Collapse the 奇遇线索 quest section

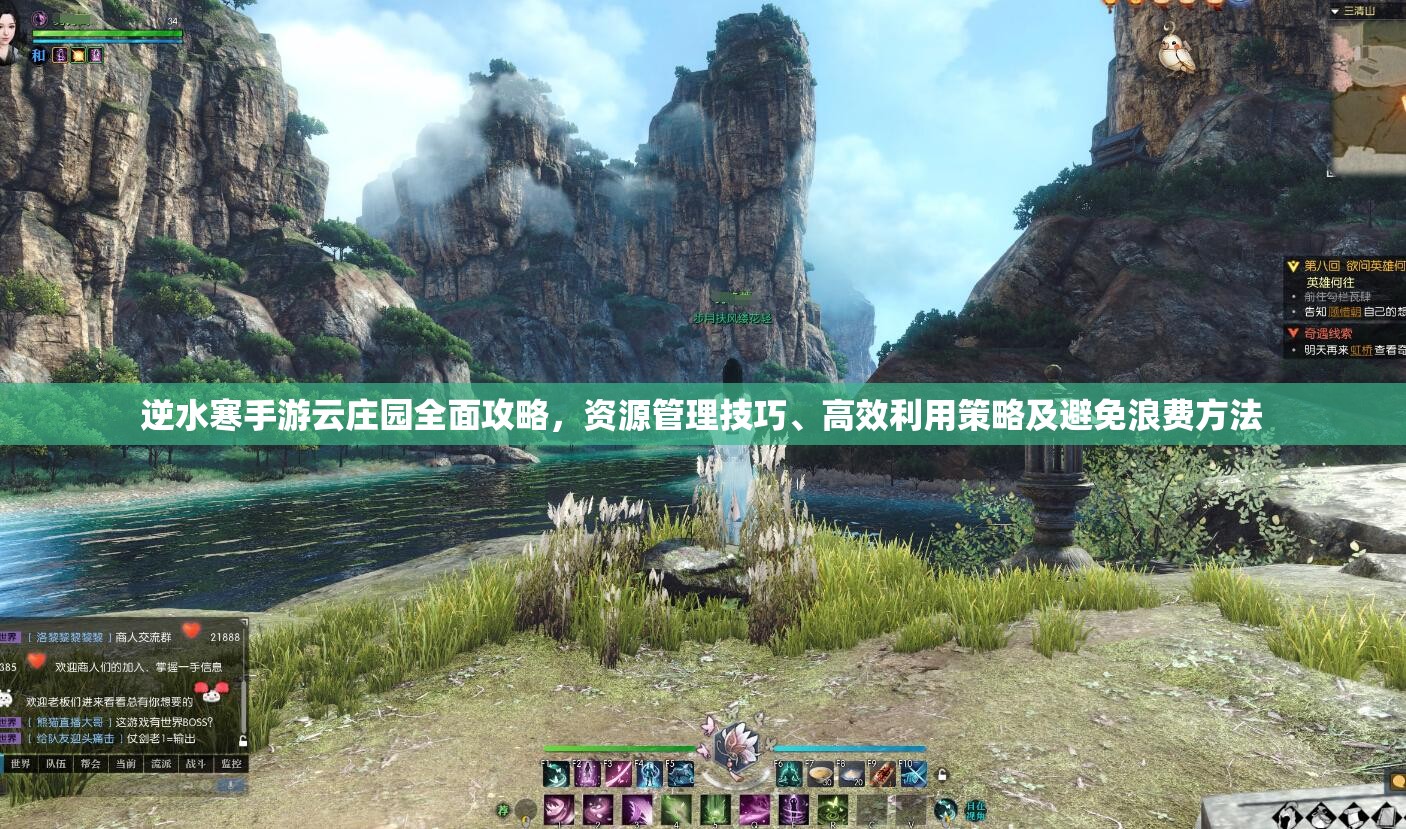[x=1291, y=332]
